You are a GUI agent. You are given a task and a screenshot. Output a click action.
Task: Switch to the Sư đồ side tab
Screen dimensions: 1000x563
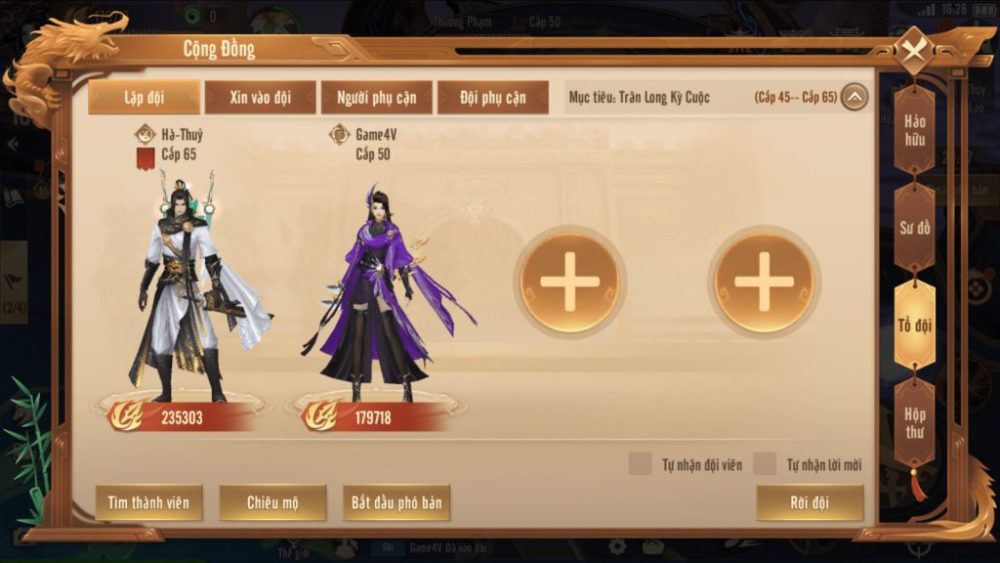coord(915,227)
